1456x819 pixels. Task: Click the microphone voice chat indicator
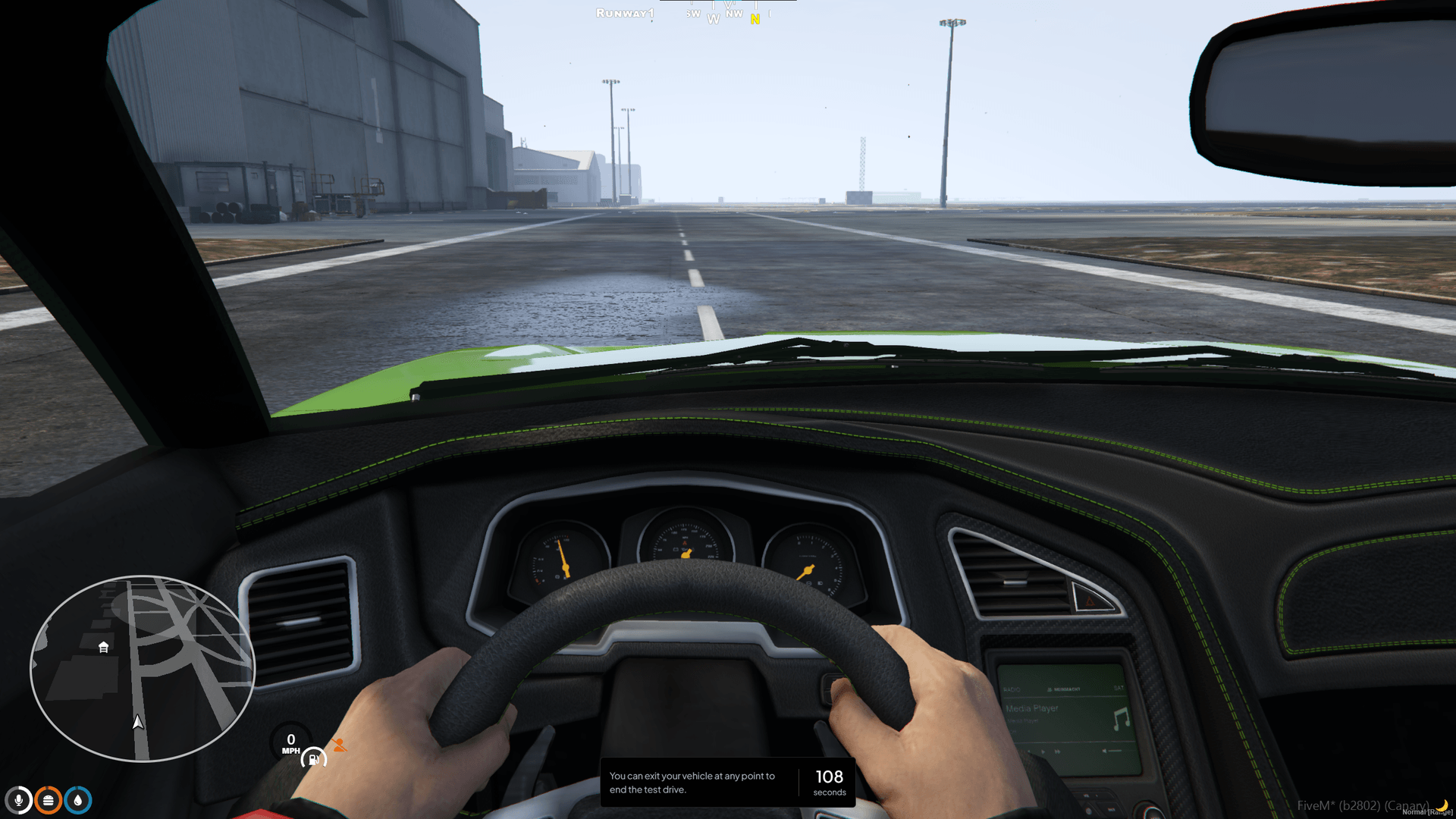(x=18, y=800)
